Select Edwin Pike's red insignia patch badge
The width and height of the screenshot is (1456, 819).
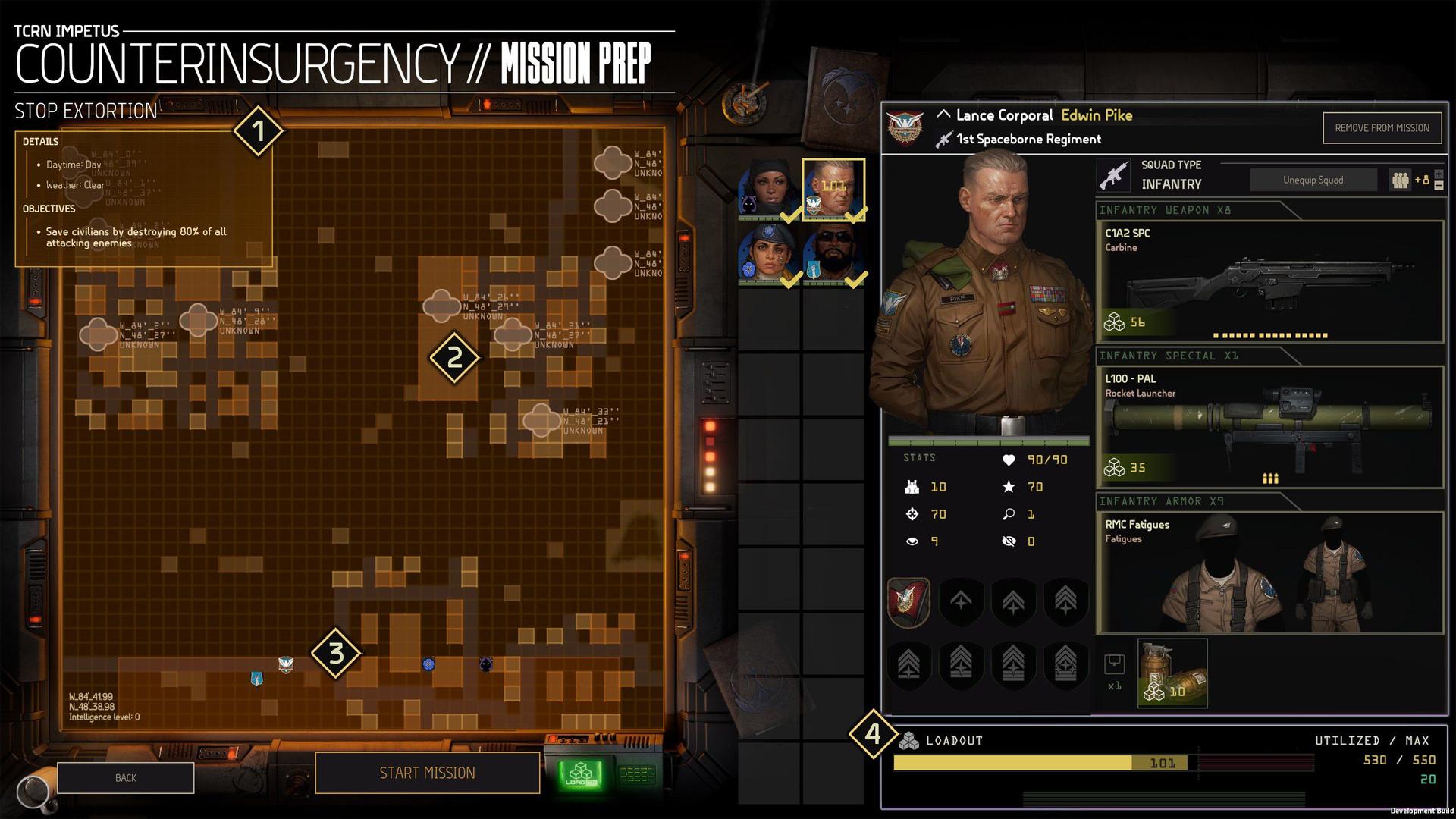coord(908,602)
